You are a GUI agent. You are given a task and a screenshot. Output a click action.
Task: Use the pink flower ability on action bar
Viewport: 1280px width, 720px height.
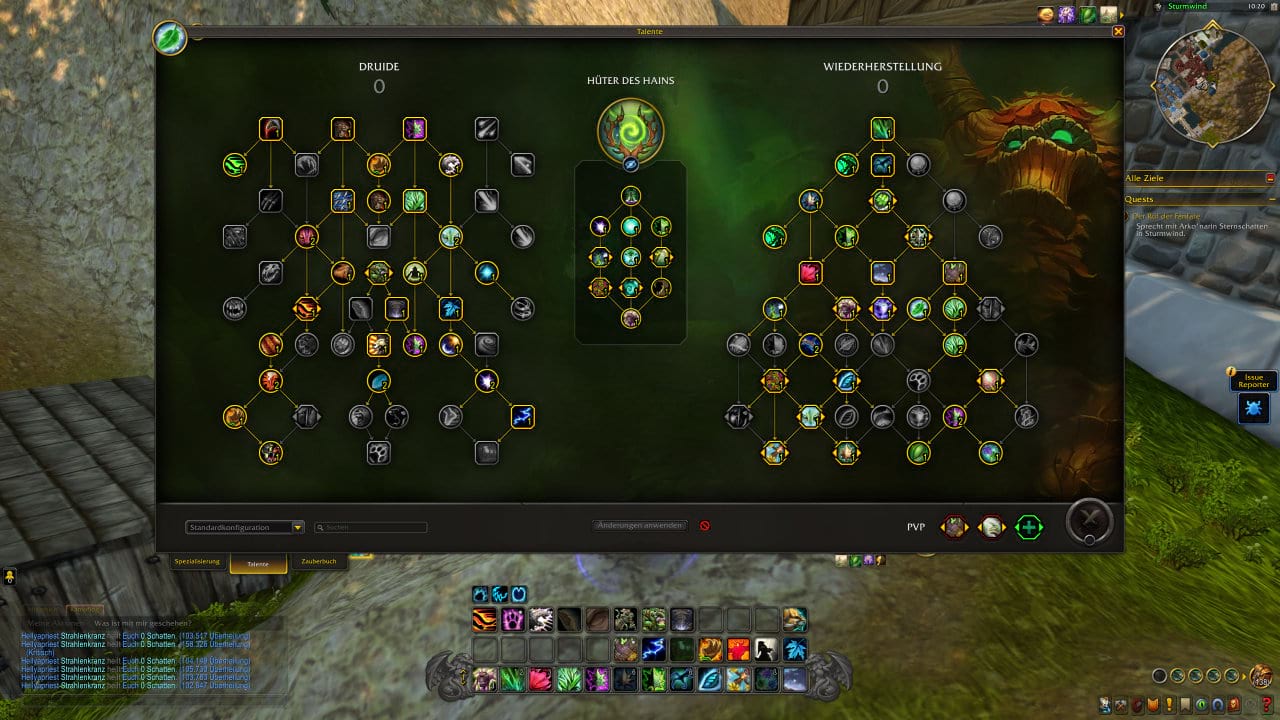point(541,680)
